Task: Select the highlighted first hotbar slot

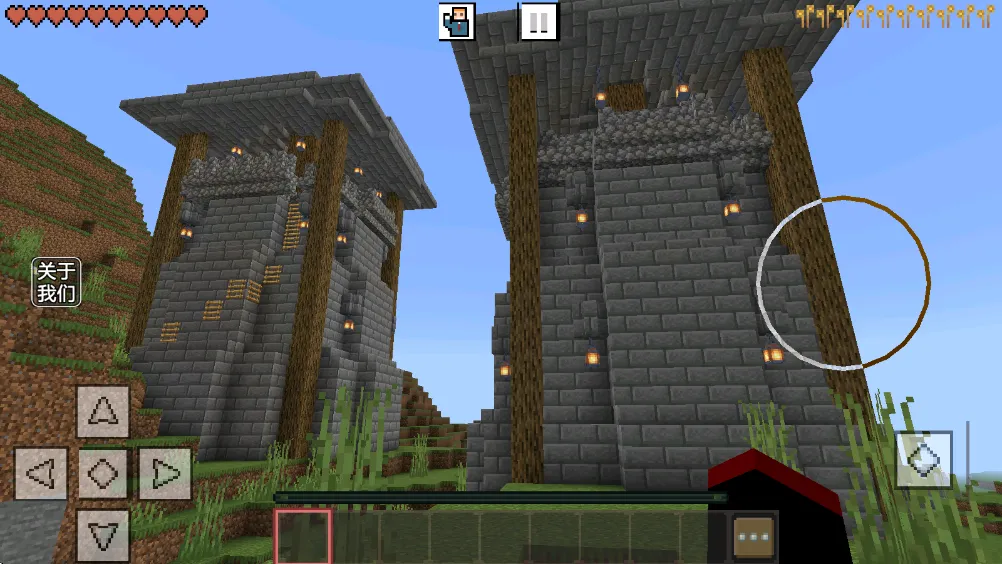Action: coord(303,537)
